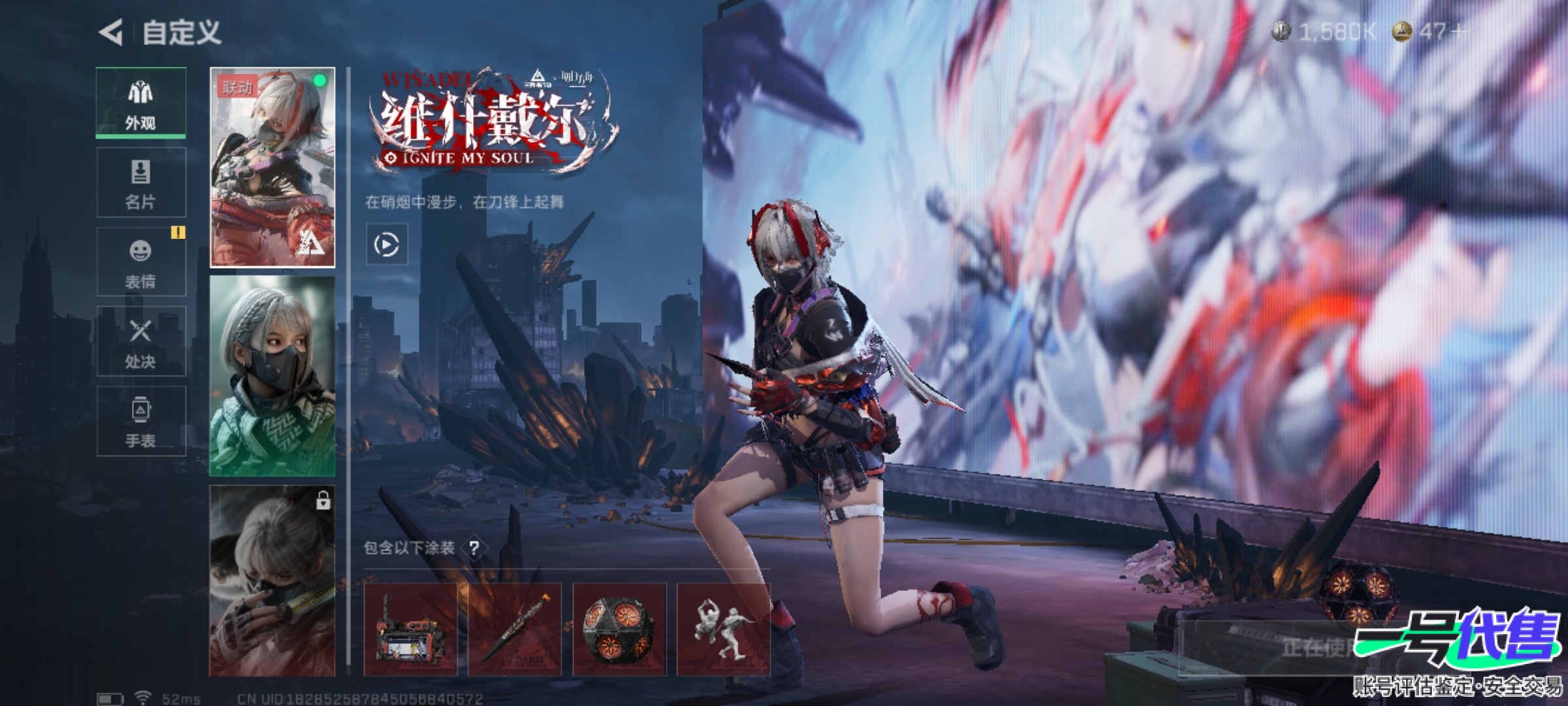View the dagger knife skin item
1568x706 pixels.
coord(515,630)
